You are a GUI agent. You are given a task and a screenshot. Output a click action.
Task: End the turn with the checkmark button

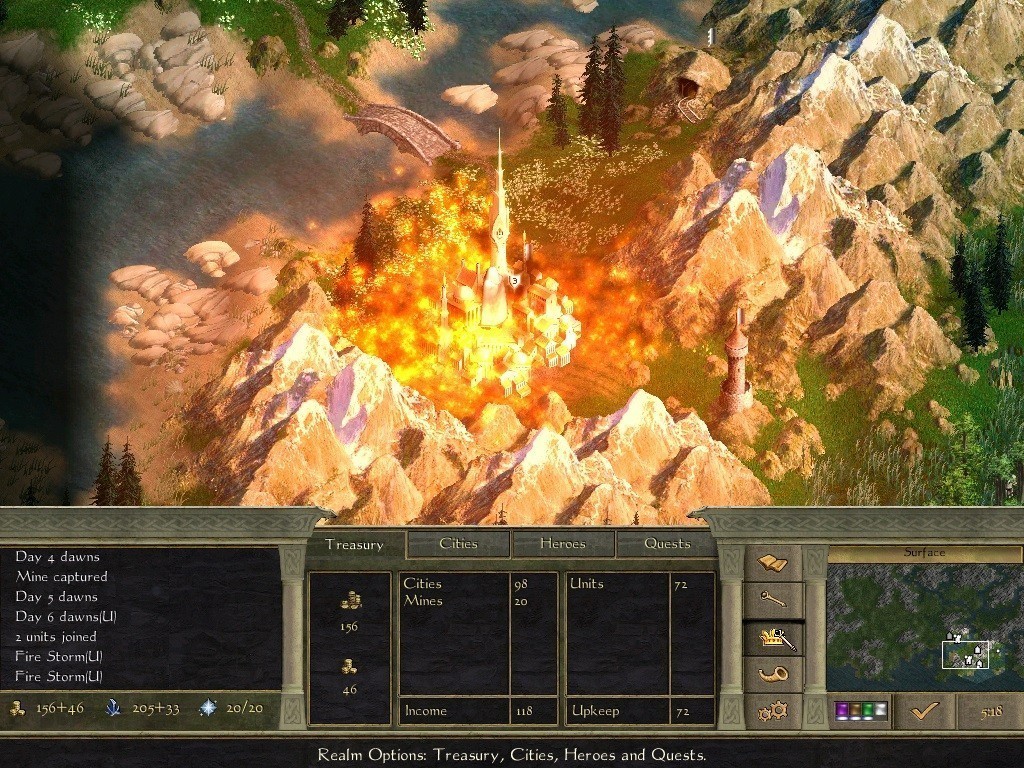(x=923, y=711)
